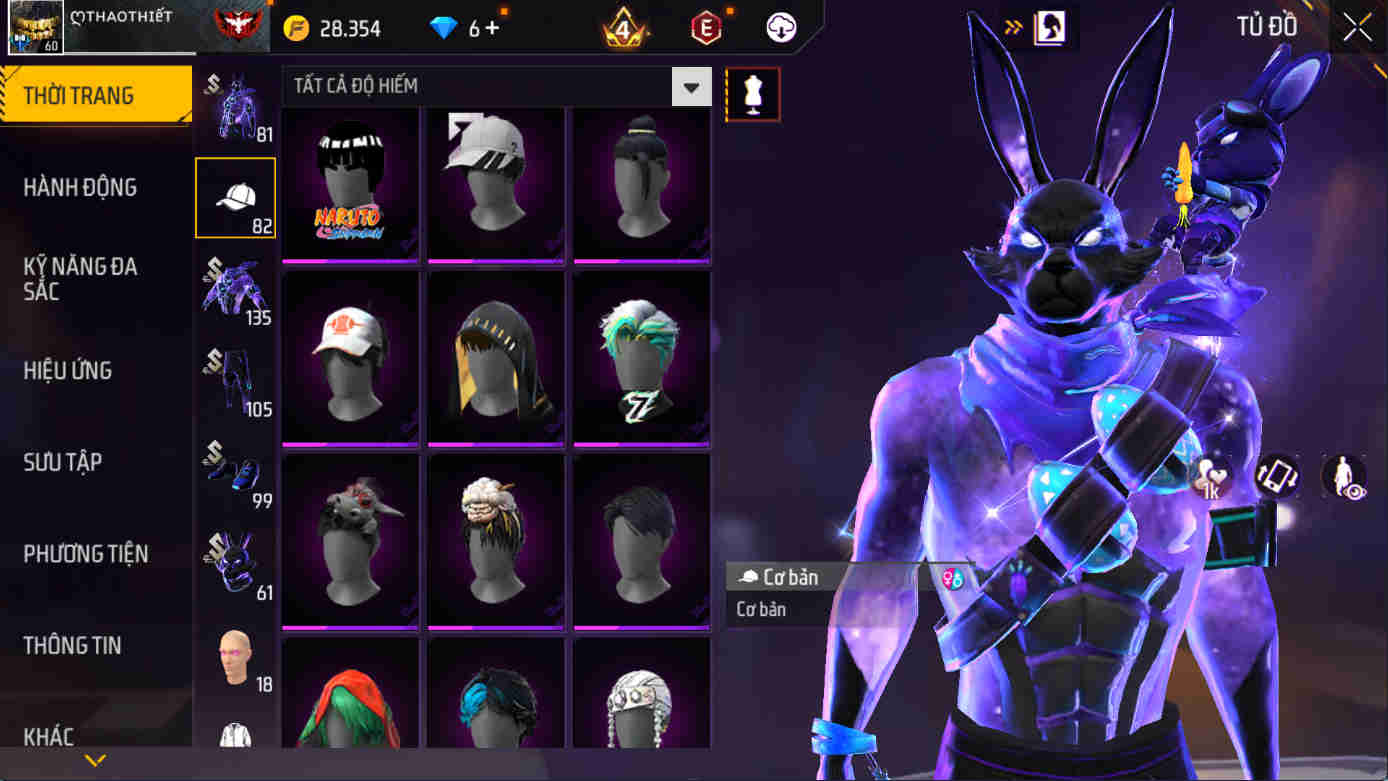Select the bald head category with 18 items
This screenshot has width=1388, height=781.
click(x=234, y=655)
